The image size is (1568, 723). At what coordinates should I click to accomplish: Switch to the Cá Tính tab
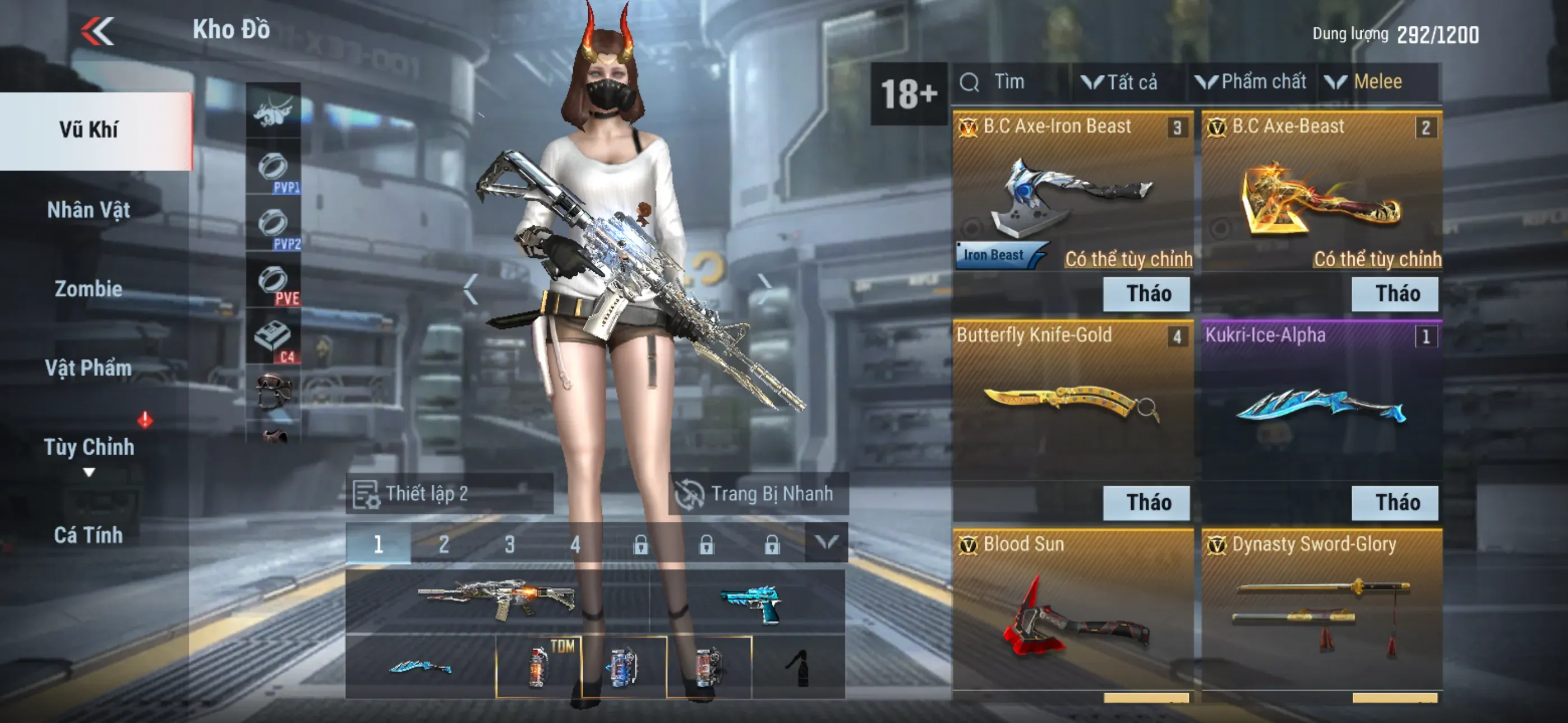(89, 535)
